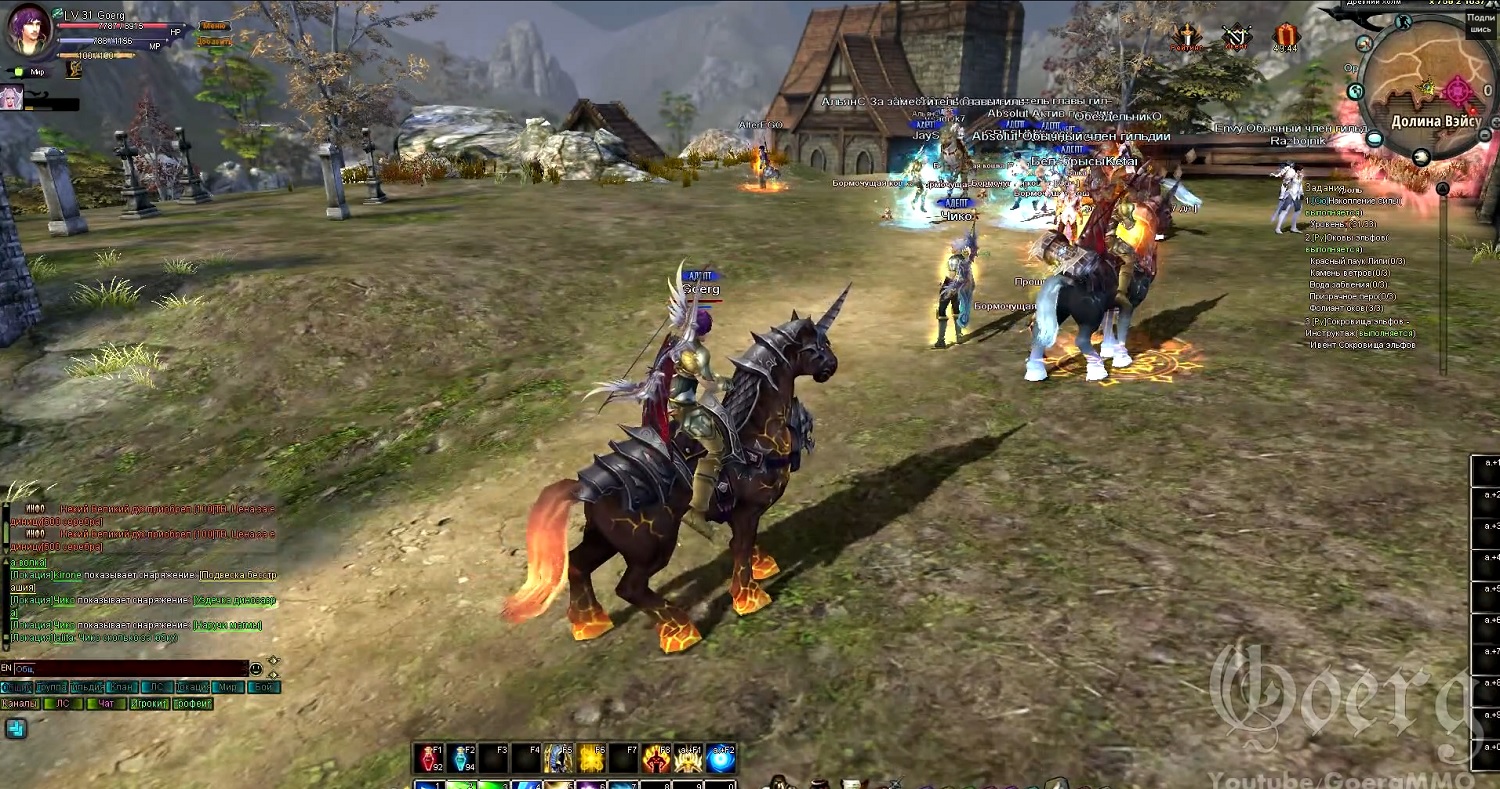The image size is (1500, 789).
Task: Open the Рейтинг ranking icon
Action: pos(1188,38)
